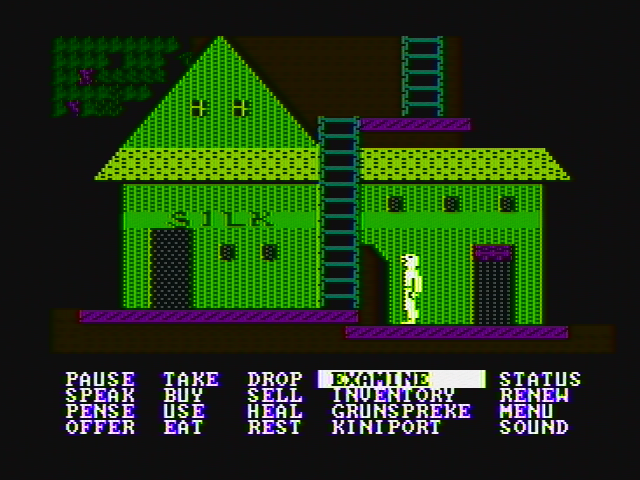The height and width of the screenshot is (480, 640).
Task: Select the OFFER command
Action: coord(100,427)
